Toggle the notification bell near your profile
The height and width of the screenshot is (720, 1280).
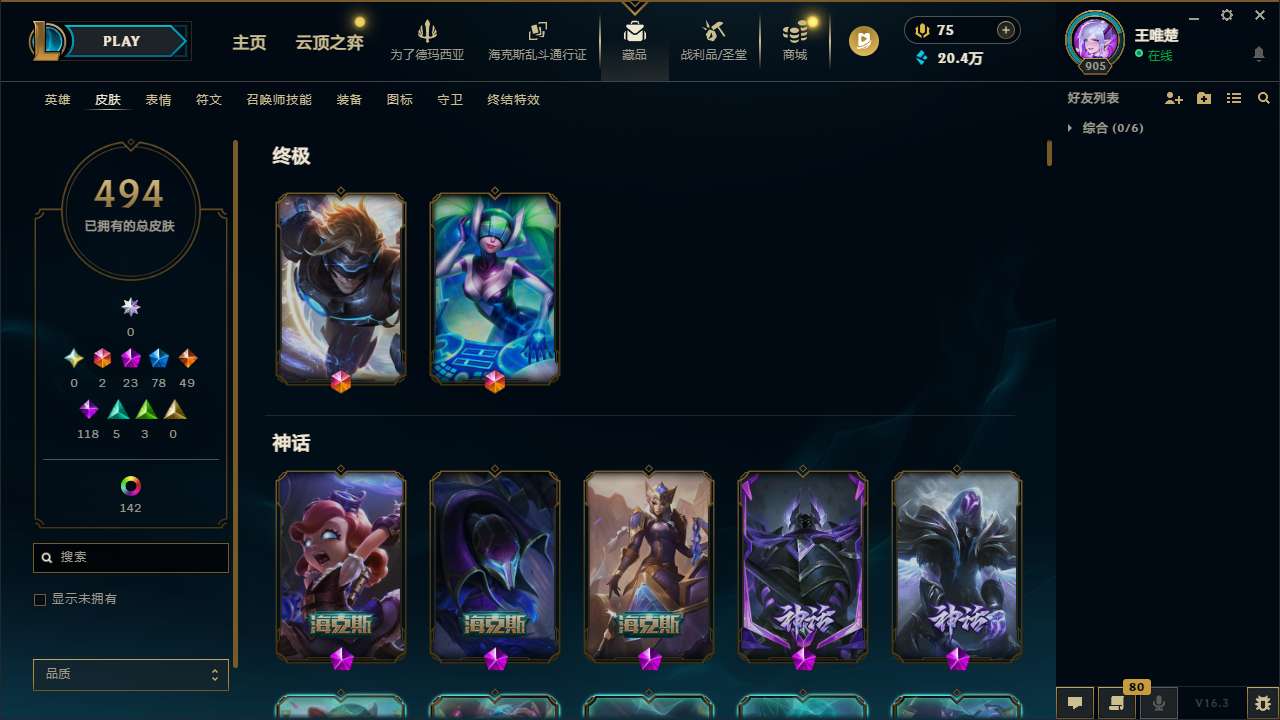pos(1258,53)
